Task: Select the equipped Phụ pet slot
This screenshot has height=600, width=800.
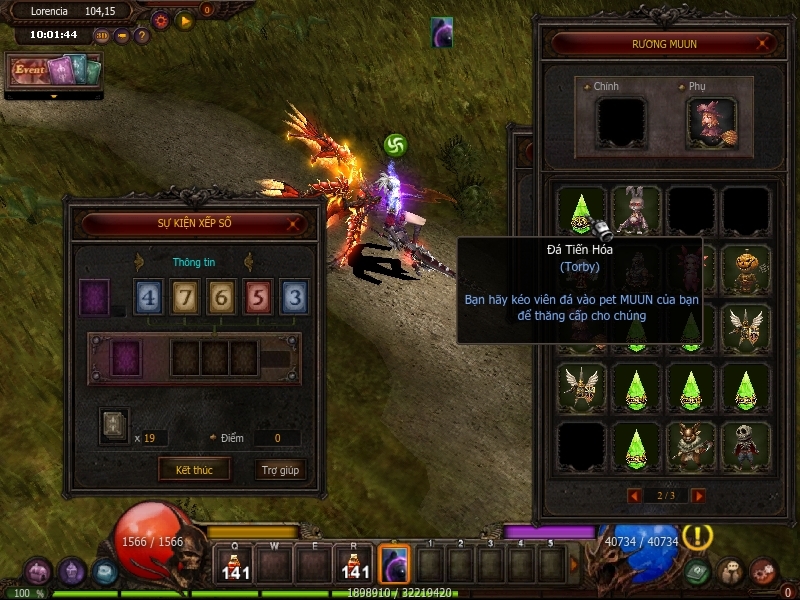Action: point(711,123)
